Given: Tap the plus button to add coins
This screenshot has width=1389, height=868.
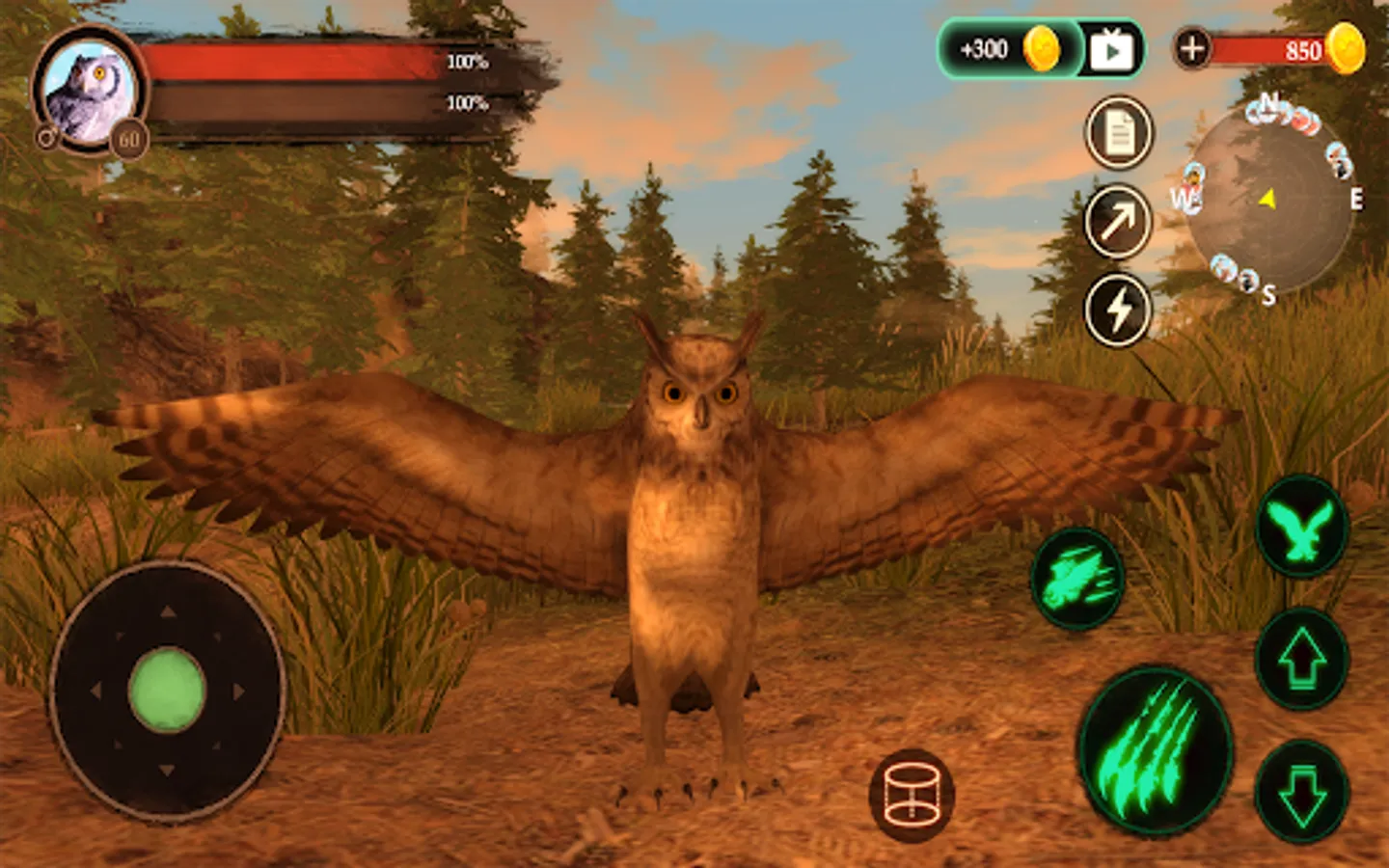Looking at the screenshot, I should (x=1192, y=48).
